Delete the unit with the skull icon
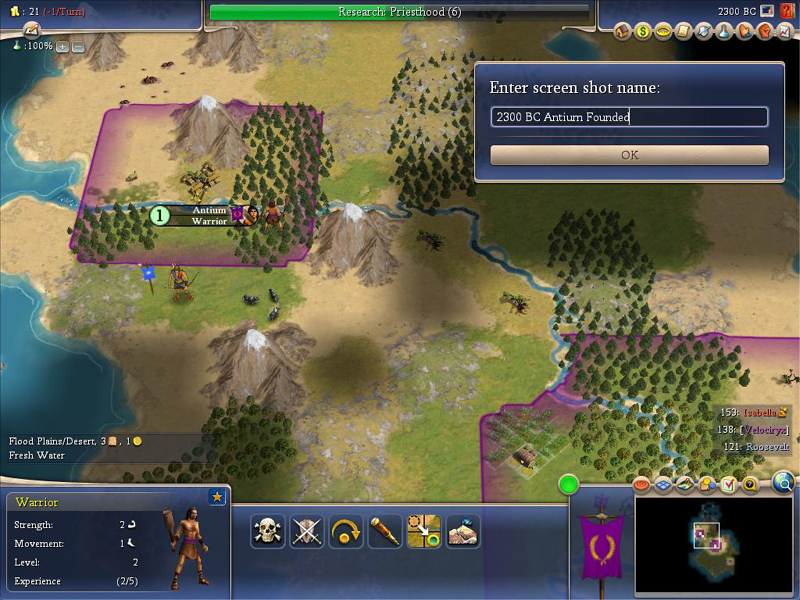This screenshot has width=800, height=600. tap(267, 531)
